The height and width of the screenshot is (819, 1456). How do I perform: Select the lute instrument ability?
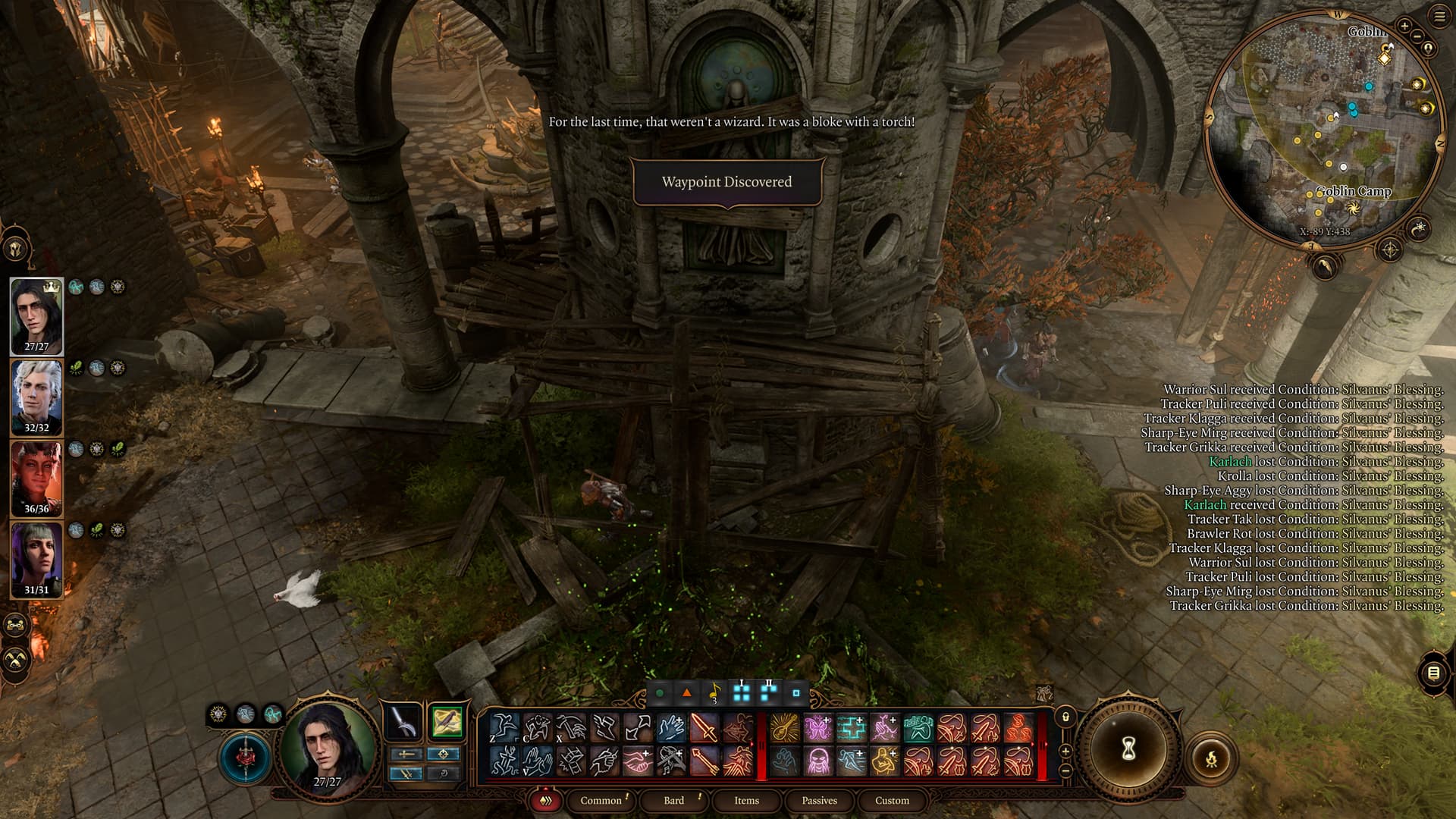tap(785, 728)
